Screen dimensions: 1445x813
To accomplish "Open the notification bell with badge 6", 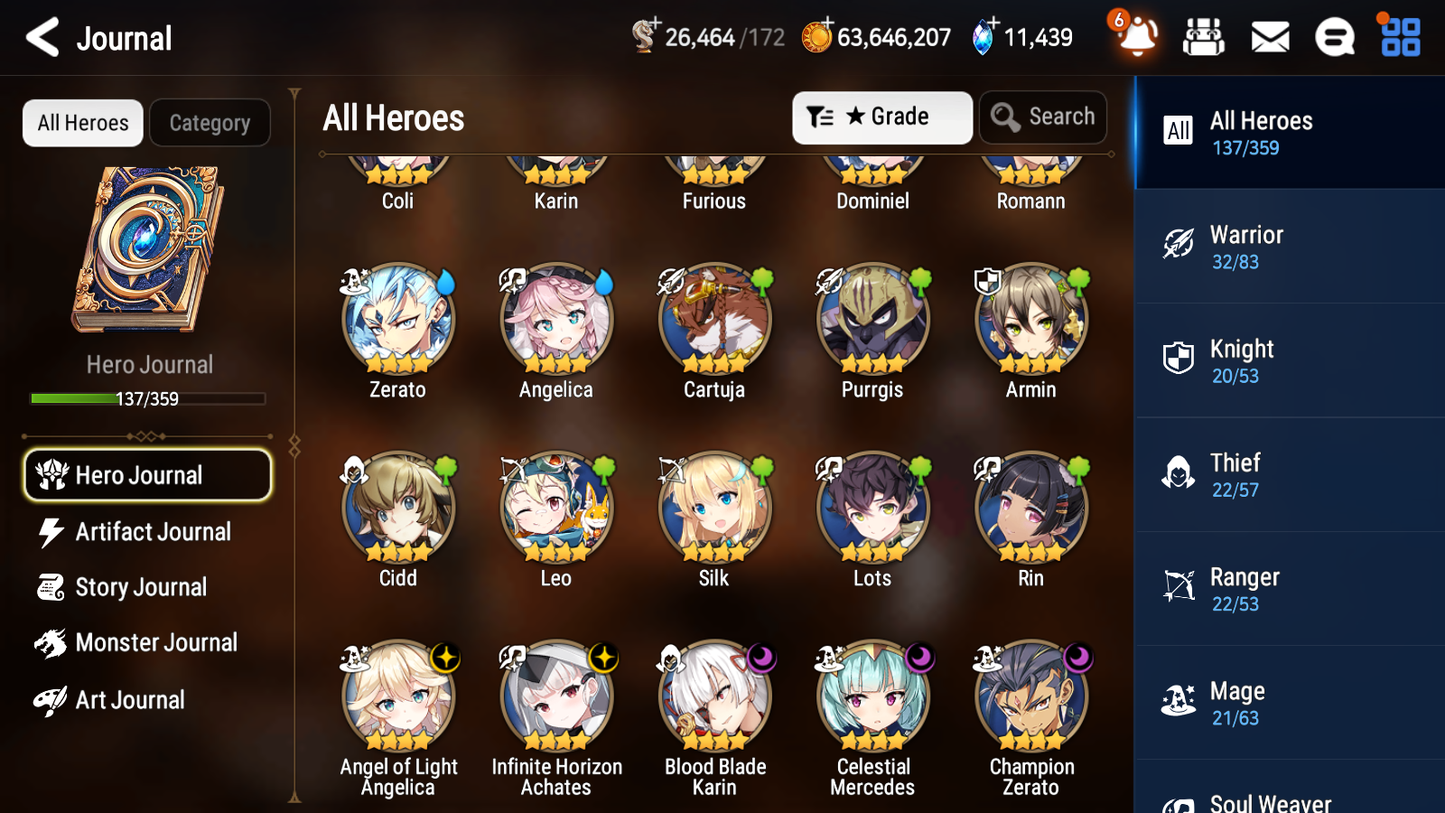I will pos(1135,37).
